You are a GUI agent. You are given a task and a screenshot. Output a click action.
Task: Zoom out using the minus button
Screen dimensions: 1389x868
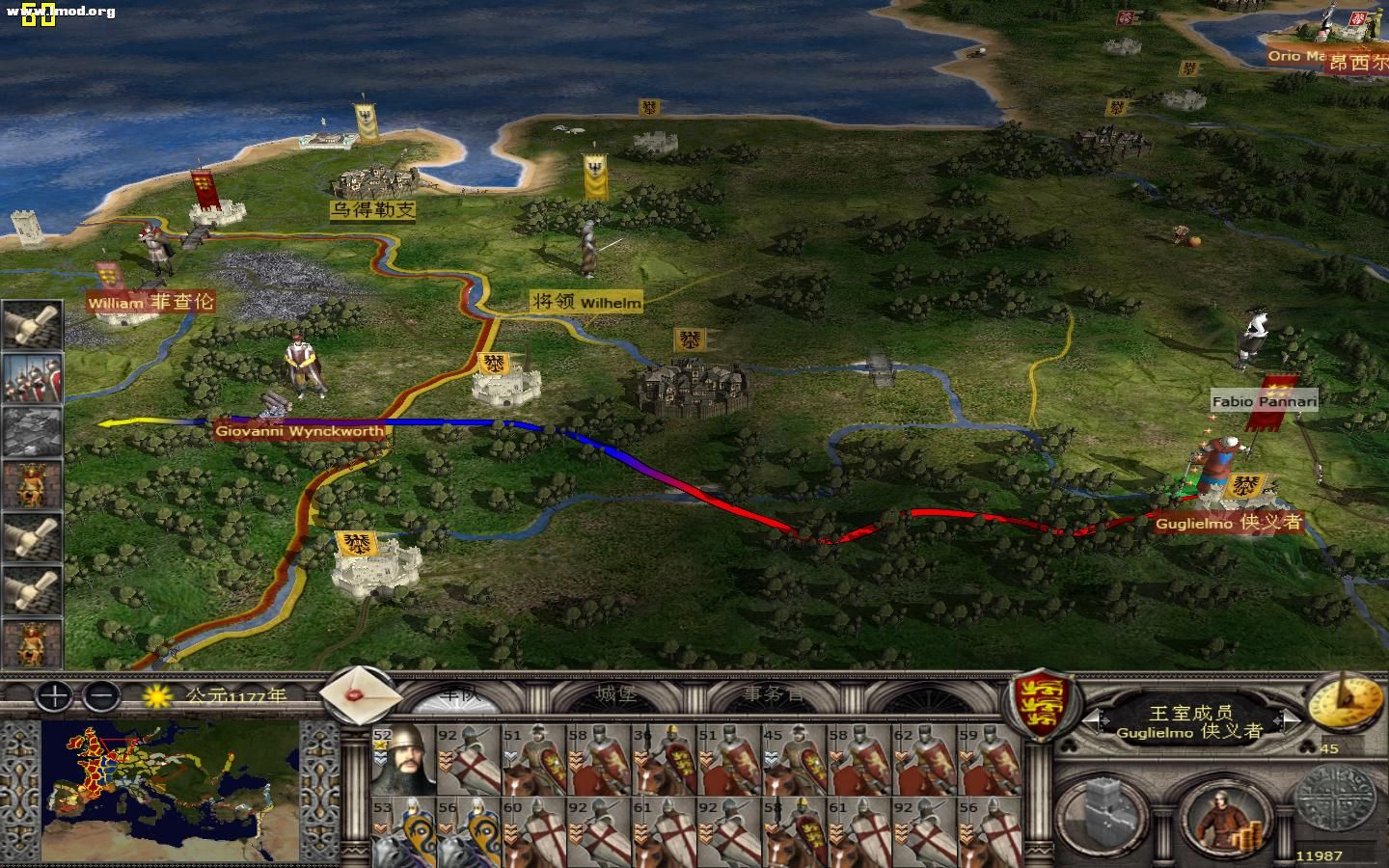pyautogui.click(x=101, y=697)
